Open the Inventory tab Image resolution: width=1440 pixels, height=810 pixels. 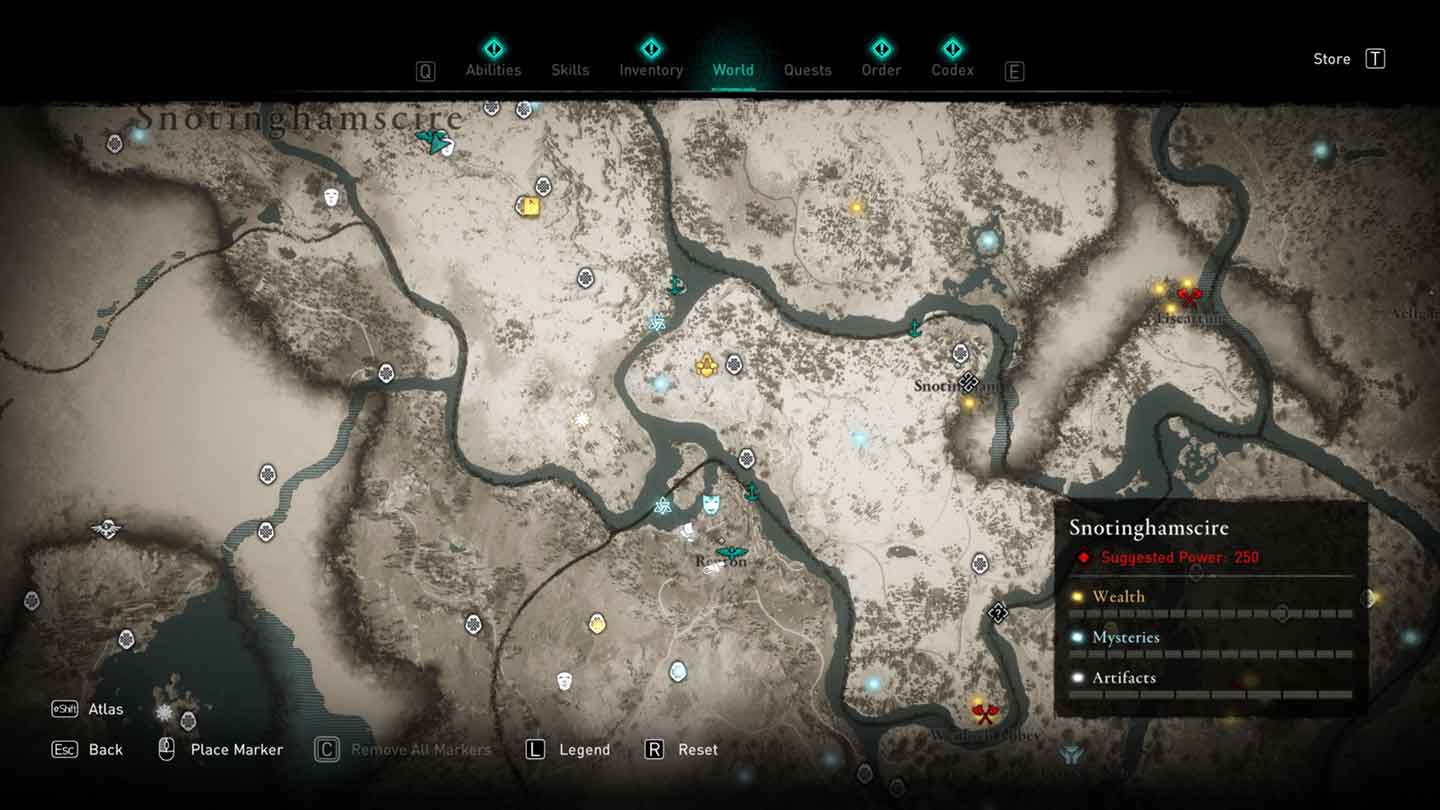point(651,70)
